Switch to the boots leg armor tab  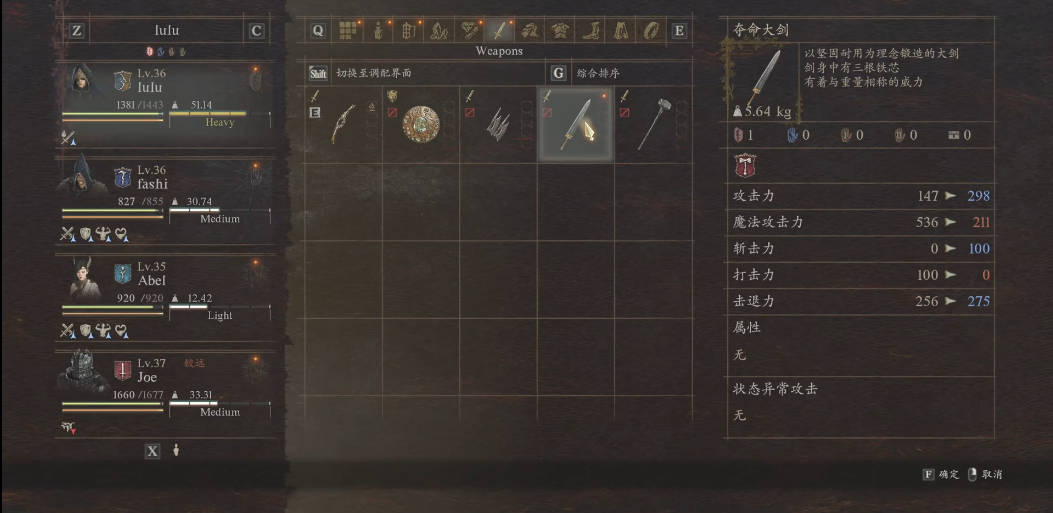pos(592,30)
